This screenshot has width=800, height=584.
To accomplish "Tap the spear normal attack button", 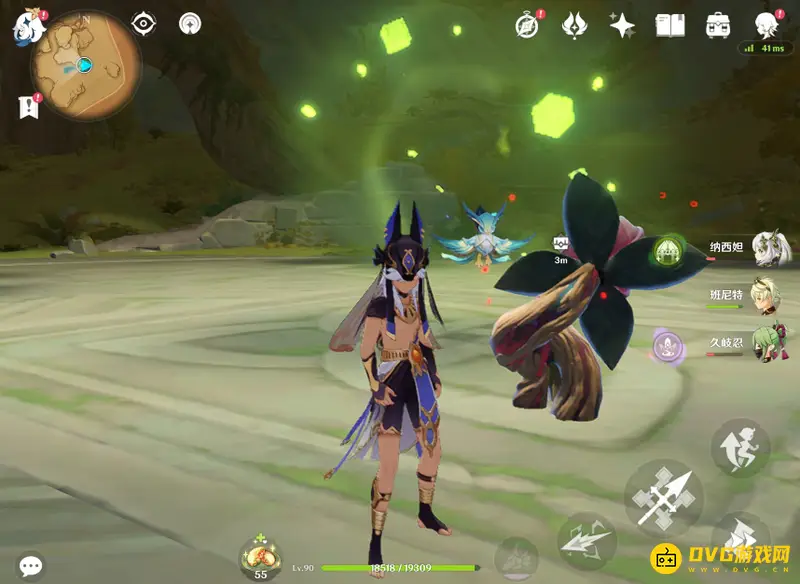I will pyautogui.click(x=663, y=496).
